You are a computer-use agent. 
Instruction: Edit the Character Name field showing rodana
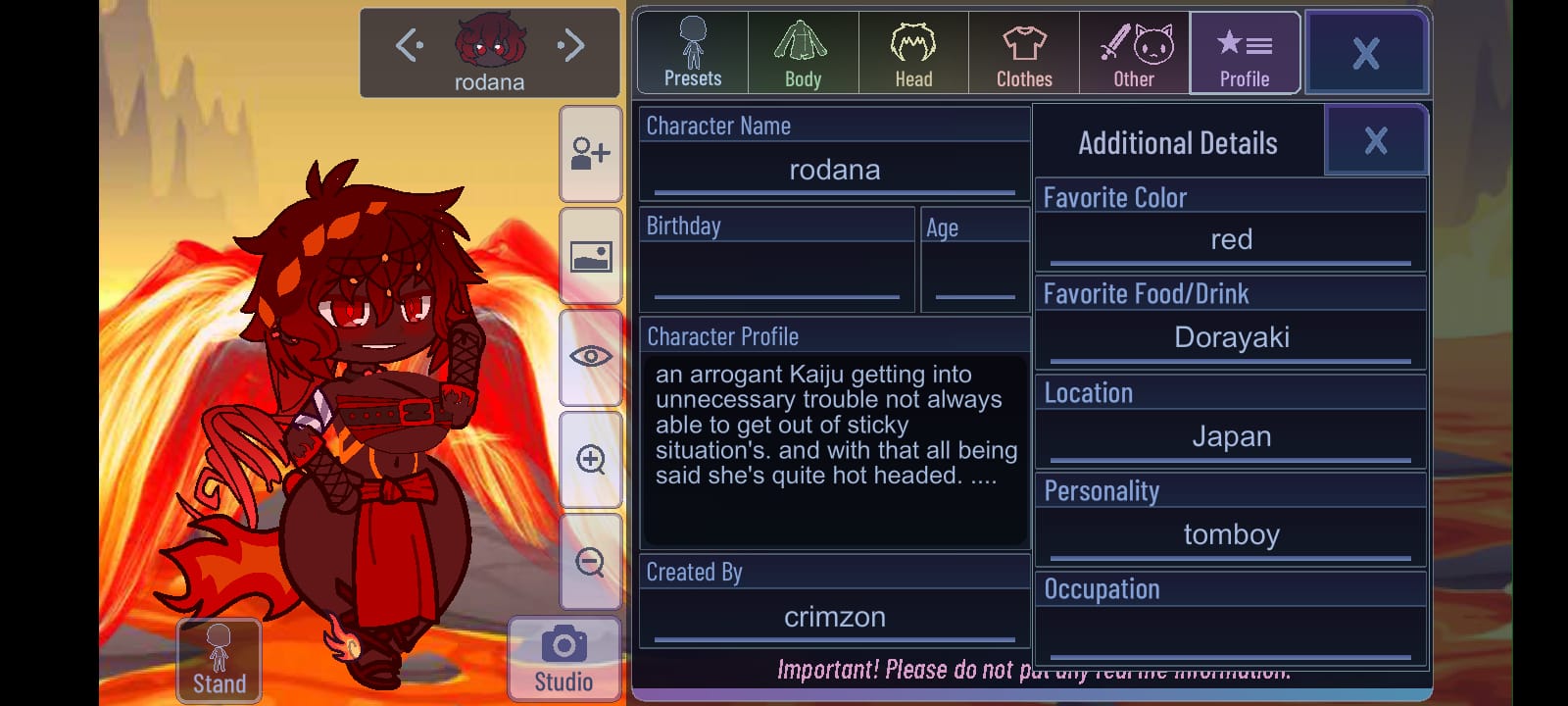[x=834, y=171]
